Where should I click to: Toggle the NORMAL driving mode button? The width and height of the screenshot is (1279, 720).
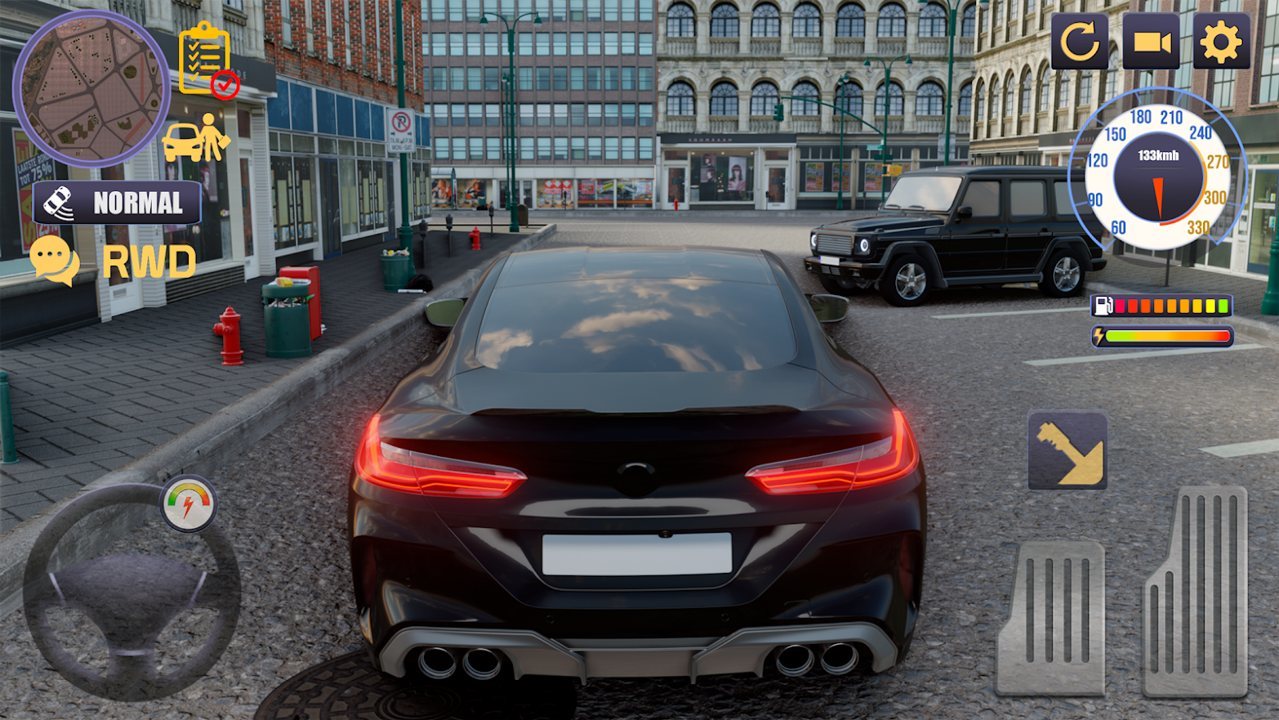tap(117, 203)
